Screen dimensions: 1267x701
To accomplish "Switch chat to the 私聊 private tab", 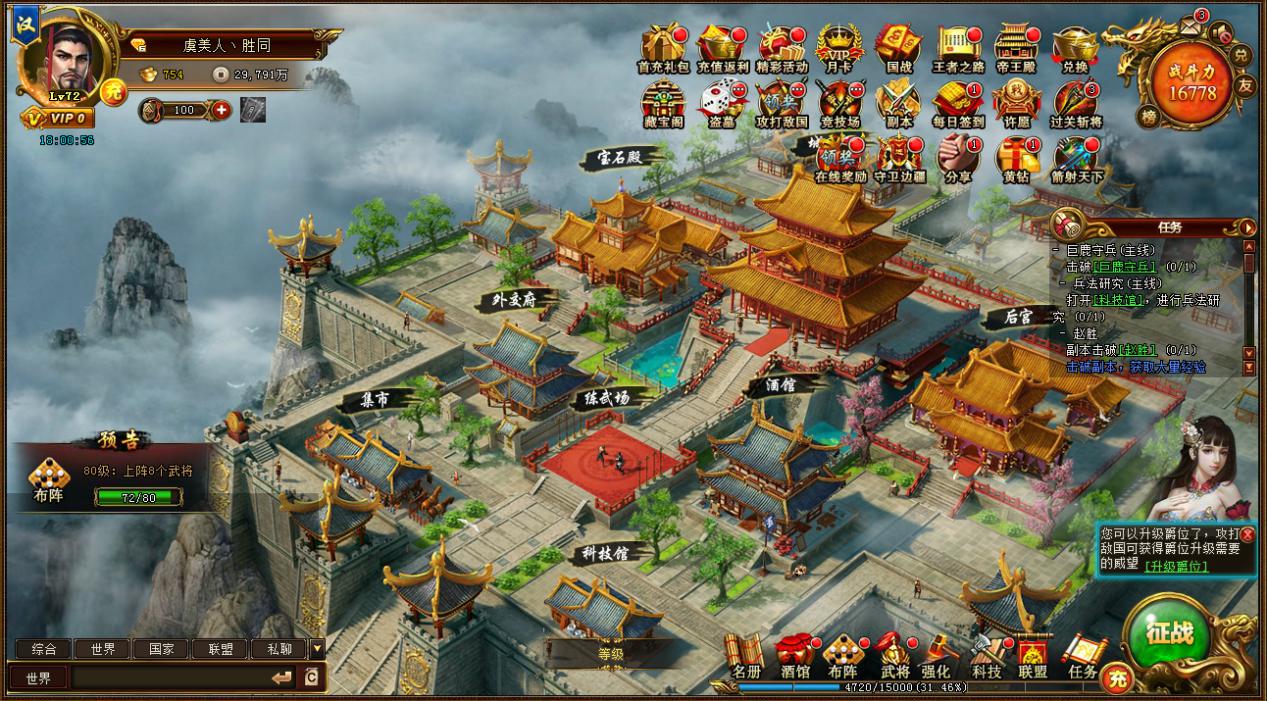I will [279, 649].
